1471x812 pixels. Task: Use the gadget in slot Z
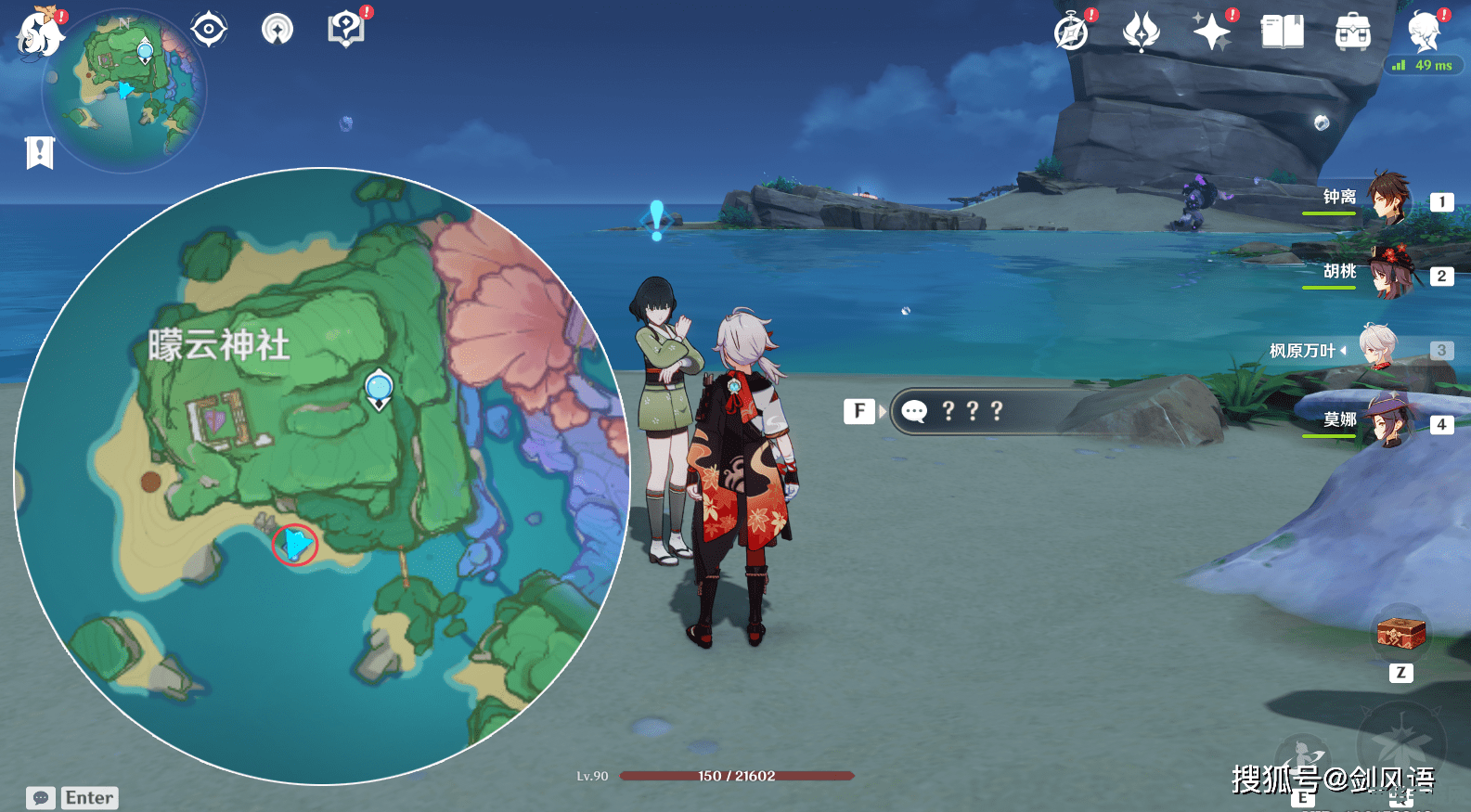(1400, 633)
